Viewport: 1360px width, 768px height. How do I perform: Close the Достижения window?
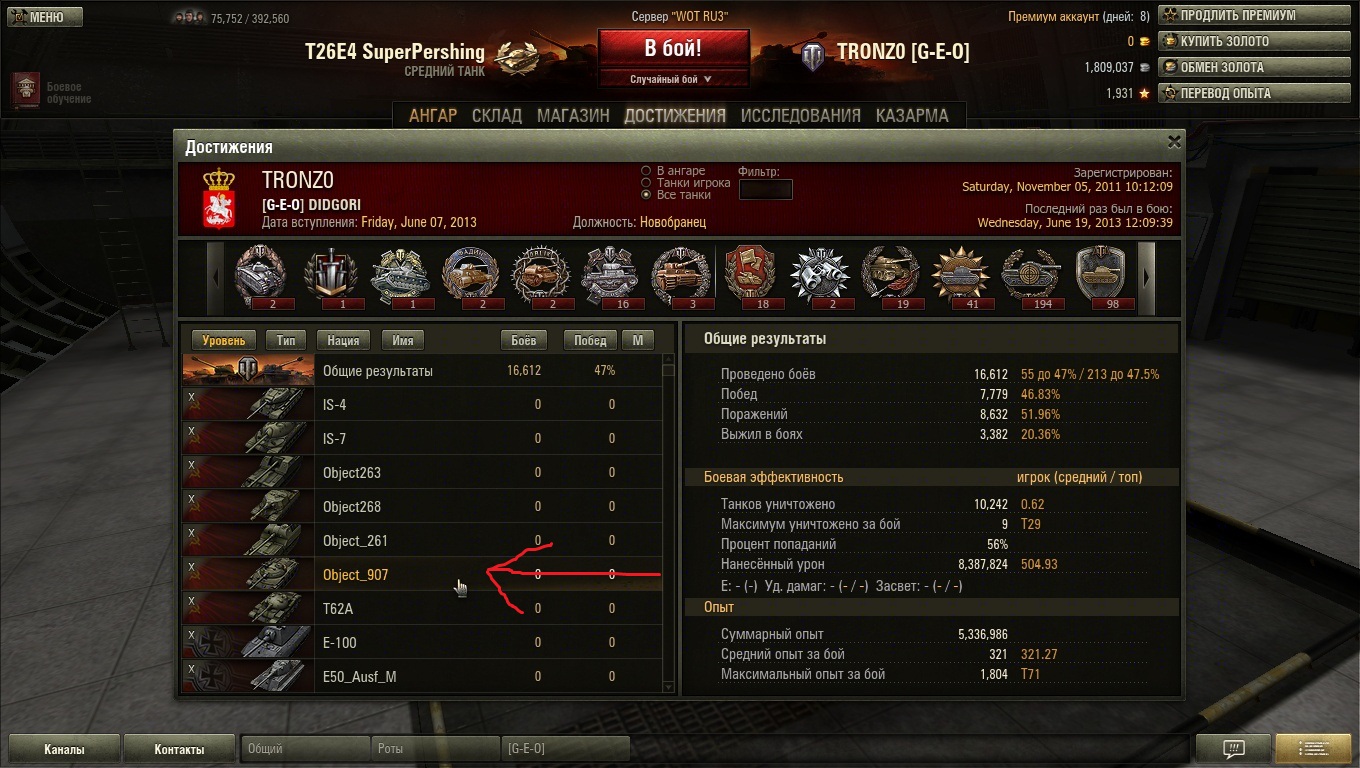(1174, 142)
